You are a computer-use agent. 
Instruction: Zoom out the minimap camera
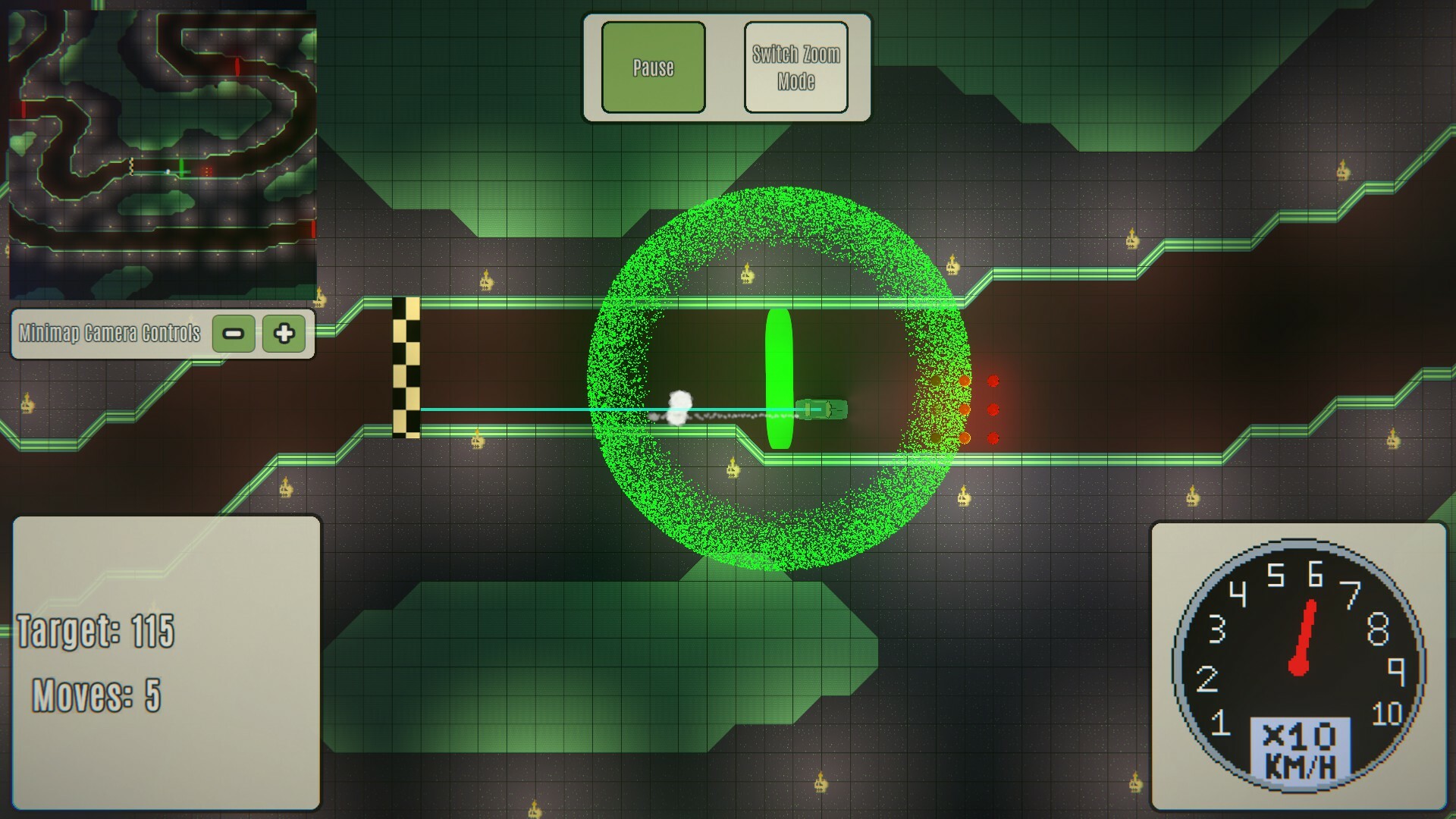[x=234, y=333]
